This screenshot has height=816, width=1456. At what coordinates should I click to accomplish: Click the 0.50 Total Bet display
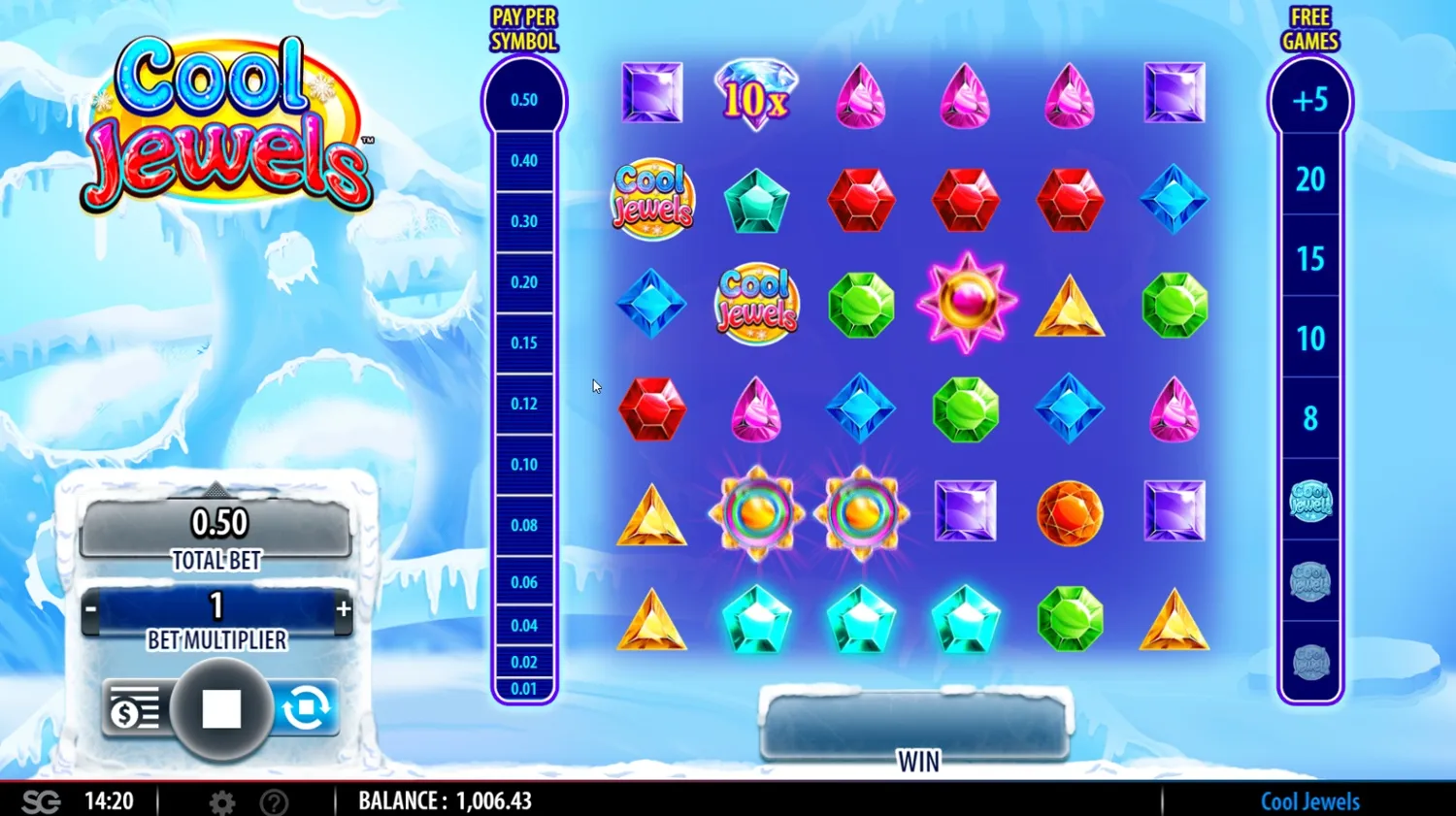click(x=218, y=522)
